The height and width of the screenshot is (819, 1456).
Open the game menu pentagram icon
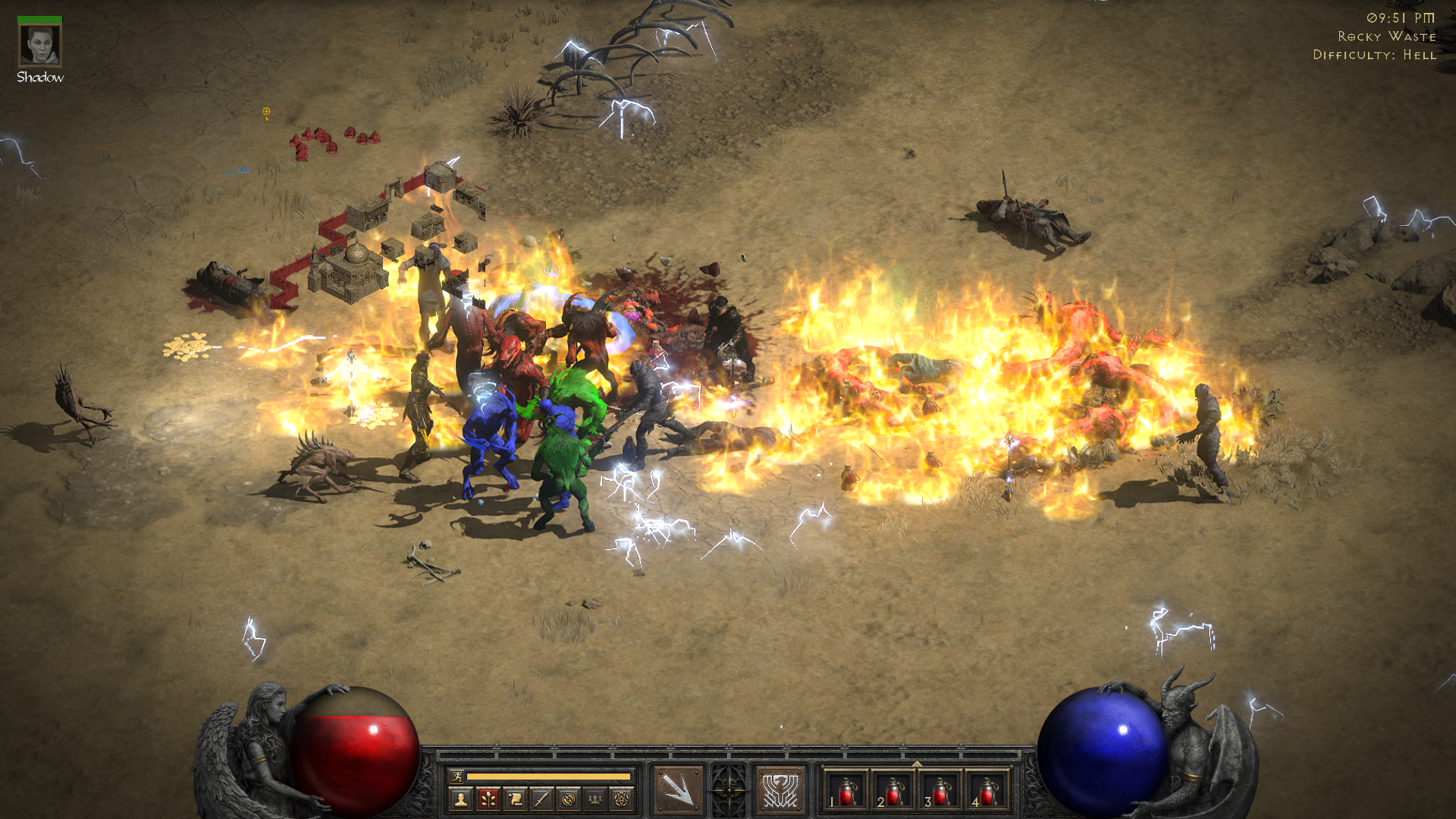(622, 799)
